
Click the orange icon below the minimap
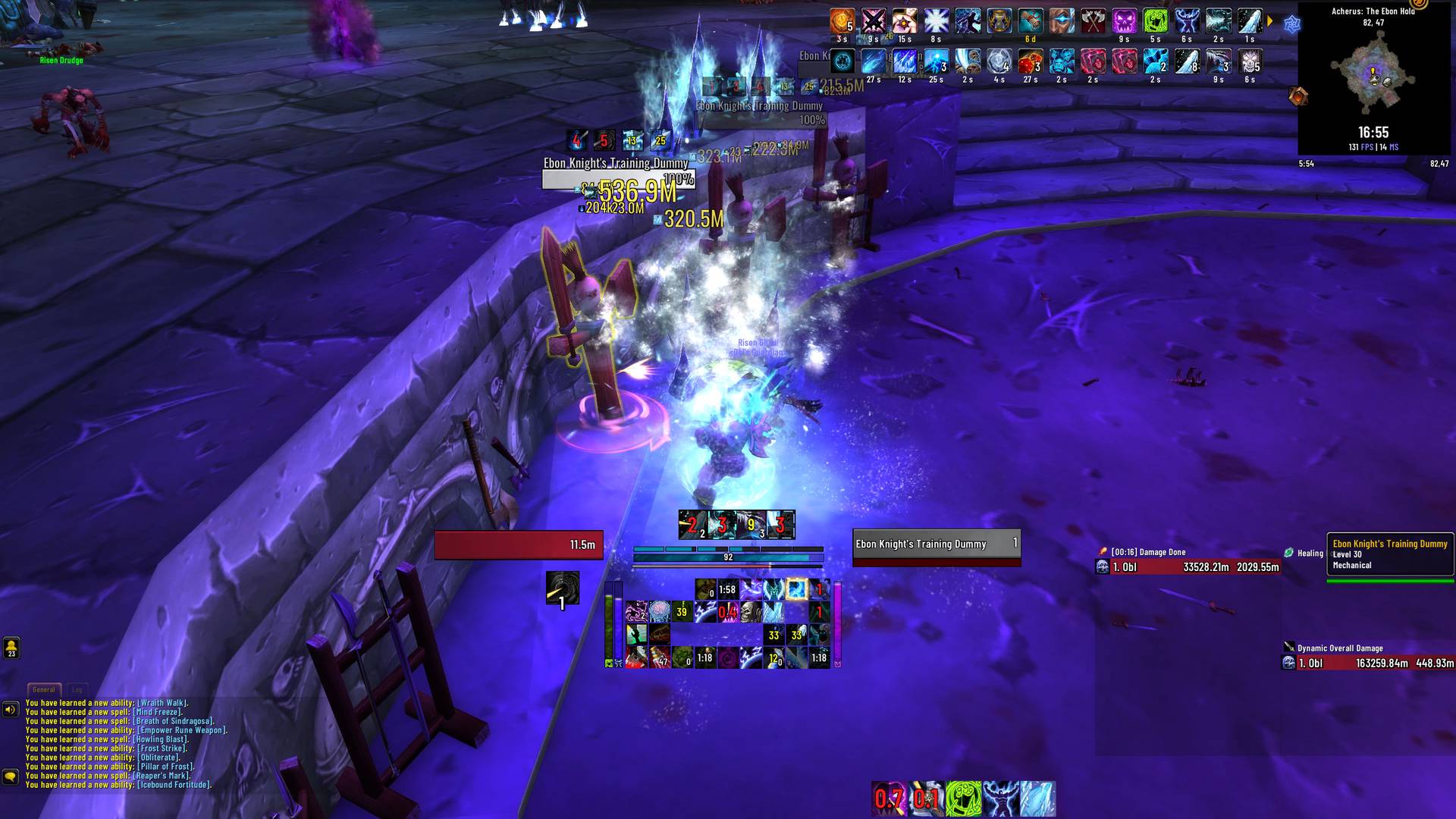click(x=1297, y=95)
